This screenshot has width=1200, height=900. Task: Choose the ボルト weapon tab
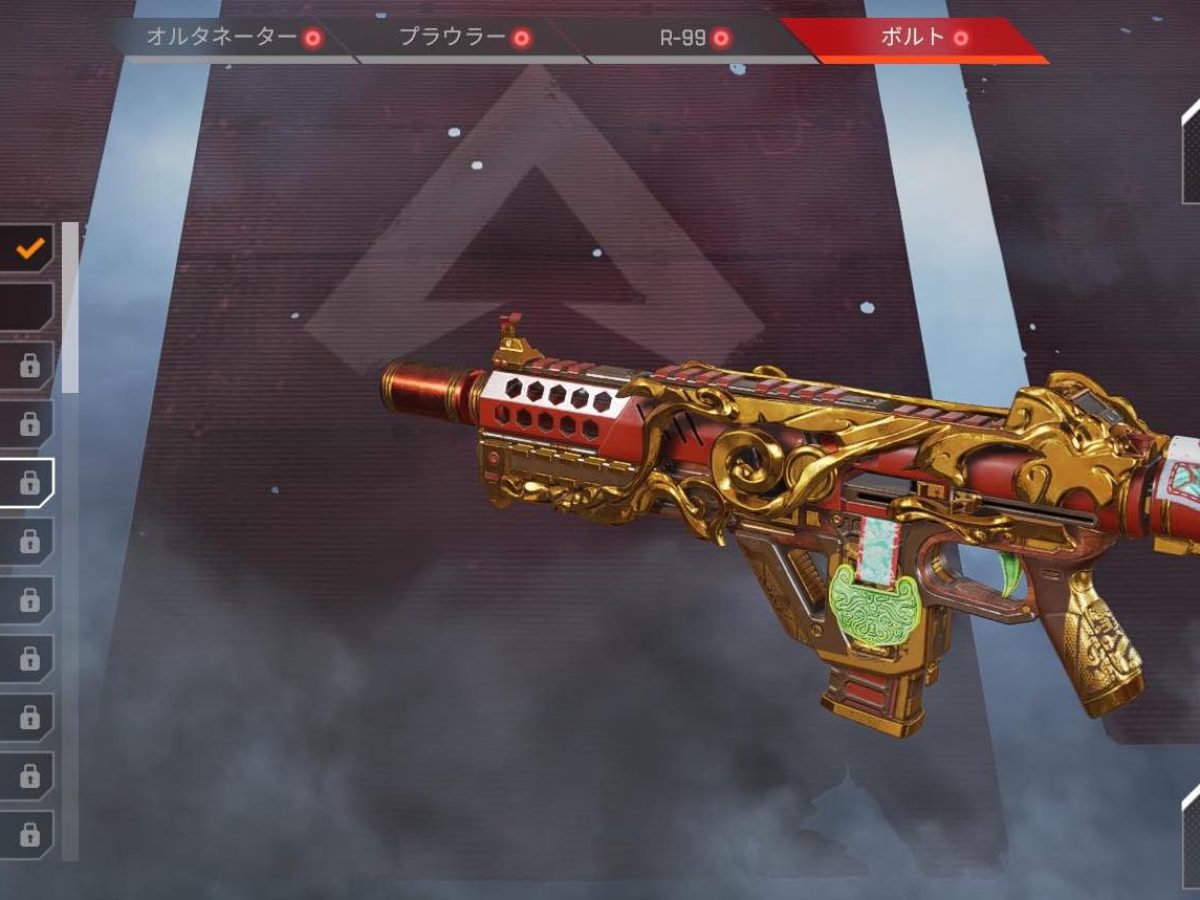point(922,38)
